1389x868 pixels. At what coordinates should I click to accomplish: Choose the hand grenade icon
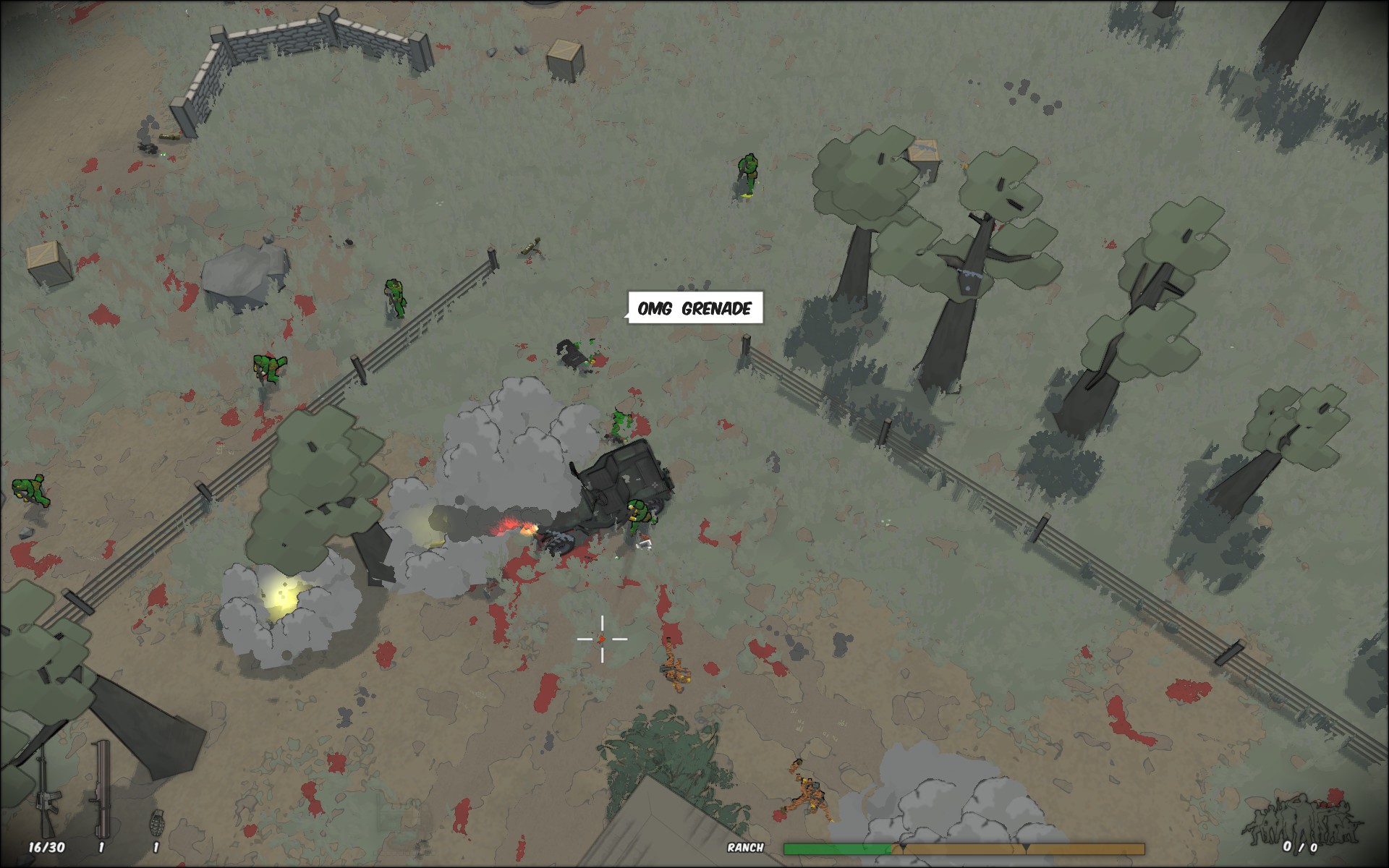155,822
